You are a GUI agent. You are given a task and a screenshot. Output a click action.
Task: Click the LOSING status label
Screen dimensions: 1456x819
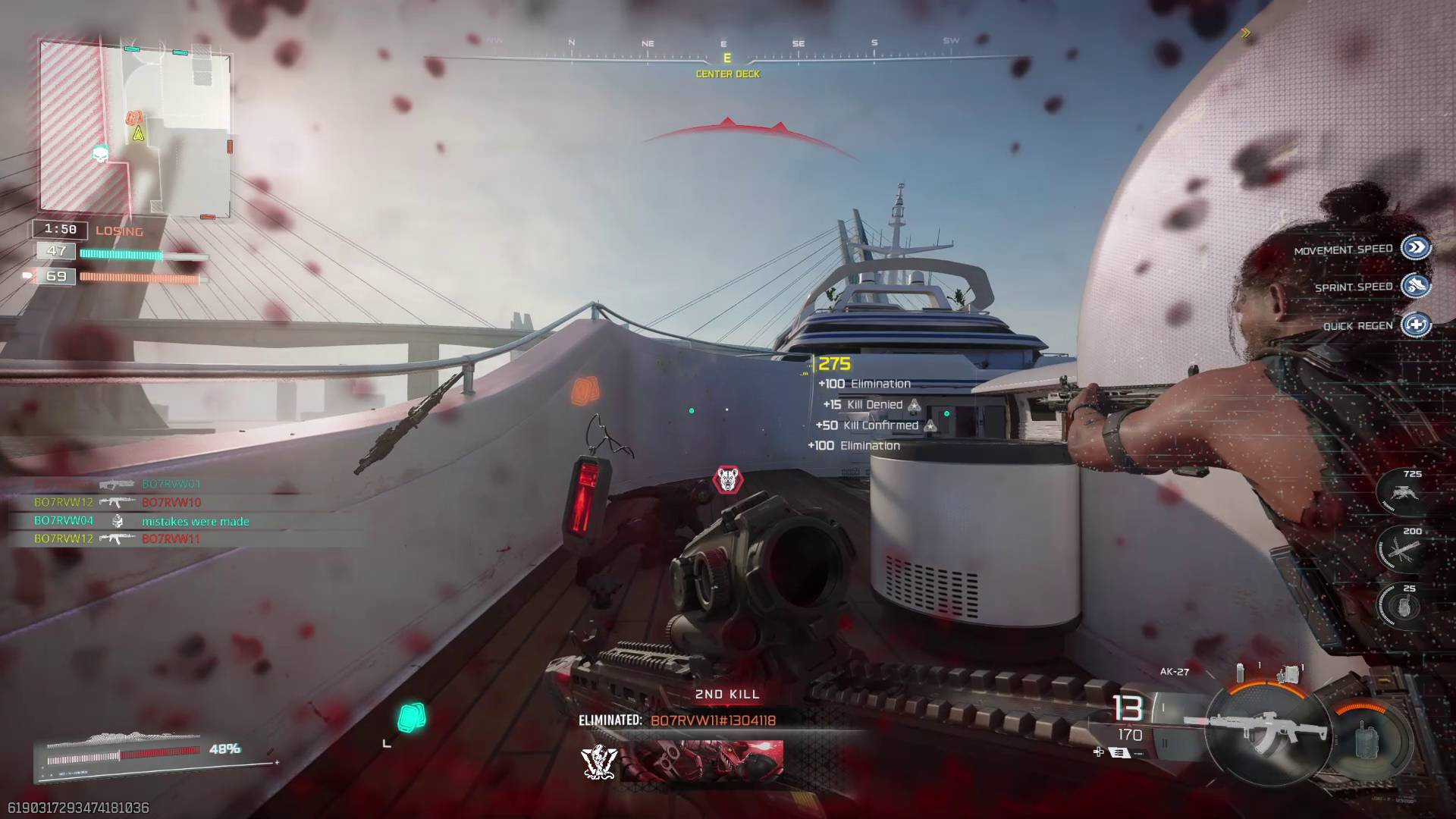[120, 231]
